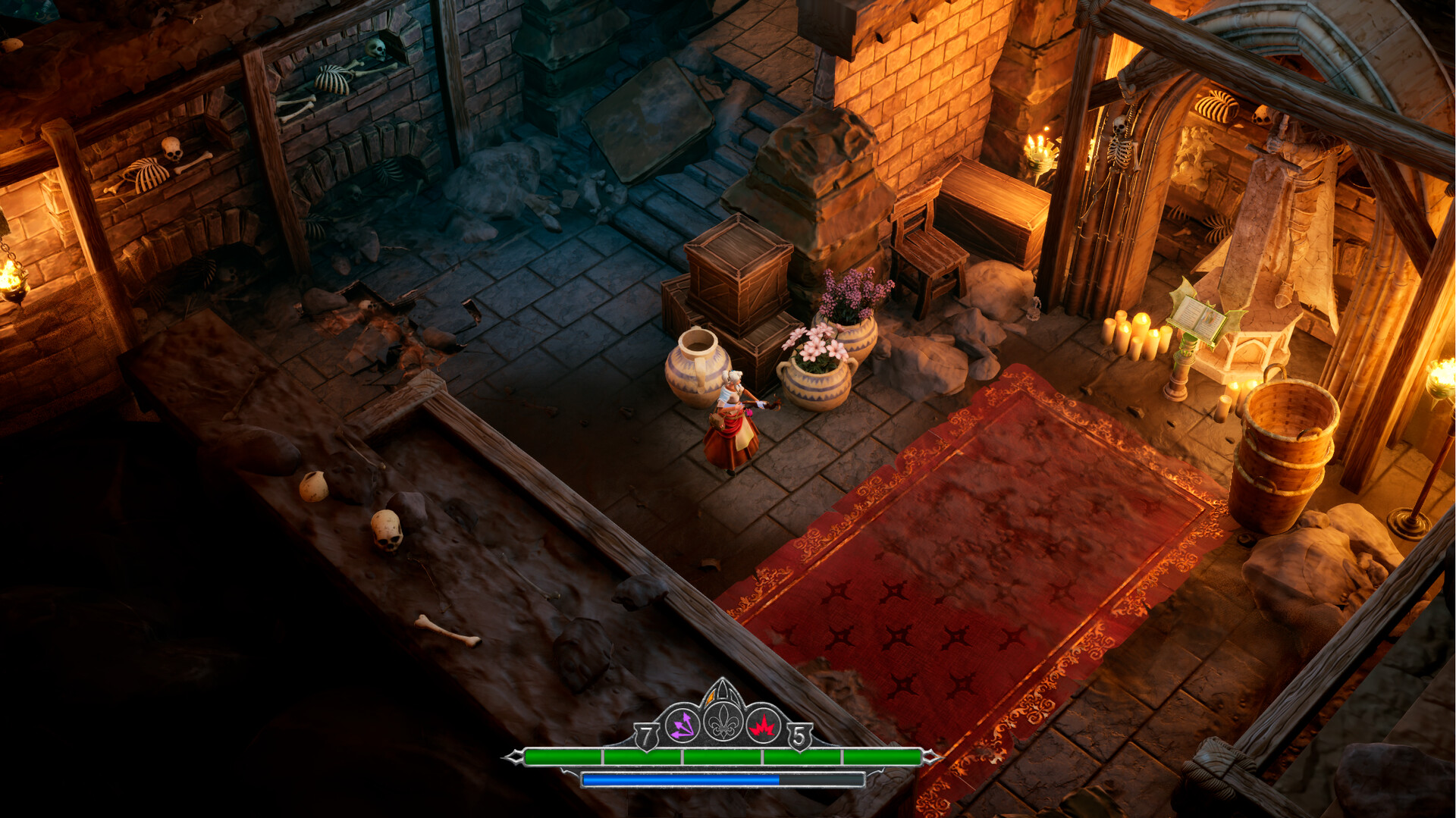The width and height of the screenshot is (1456, 818).
Task: Trigger the red burst ability
Action: 764,726
